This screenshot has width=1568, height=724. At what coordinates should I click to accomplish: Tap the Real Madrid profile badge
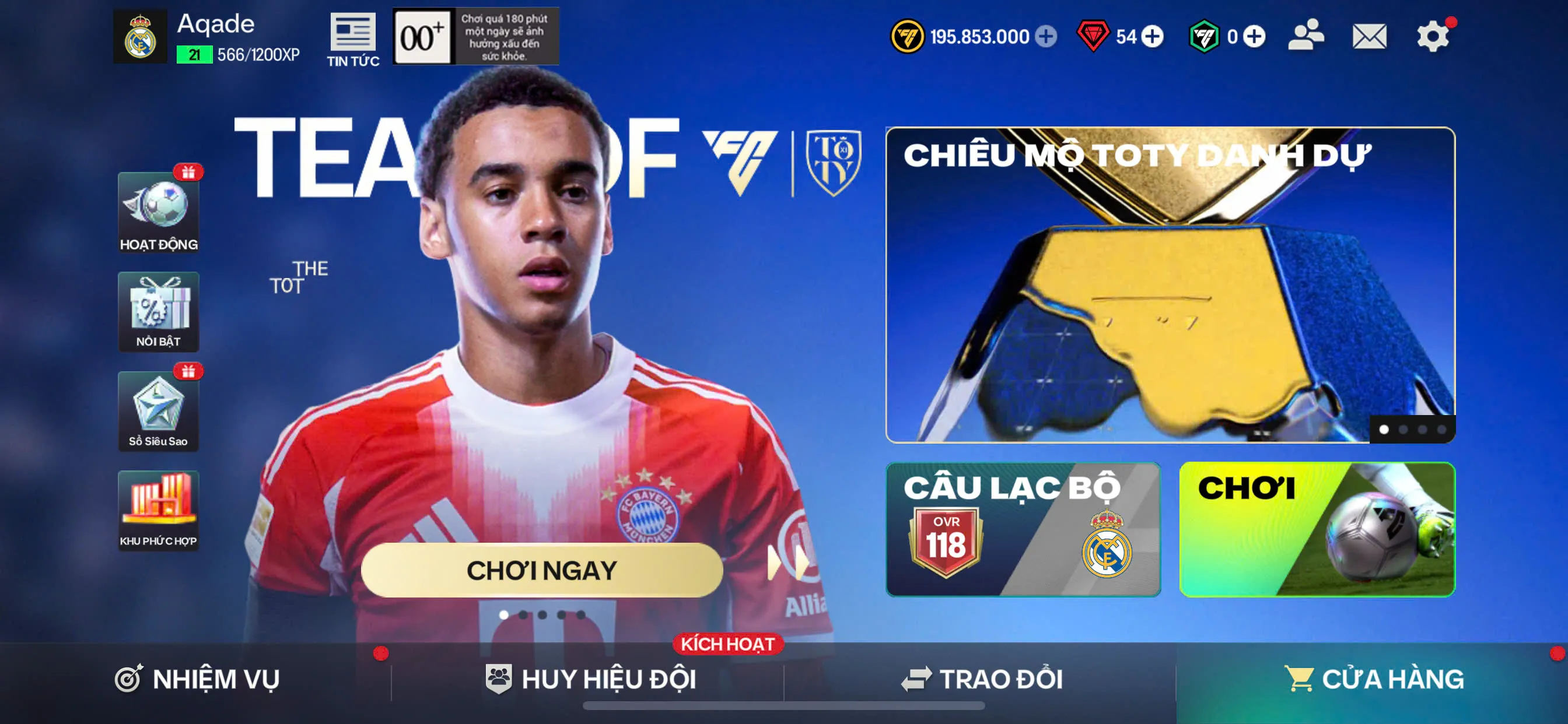pyautogui.click(x=140, y=37)
